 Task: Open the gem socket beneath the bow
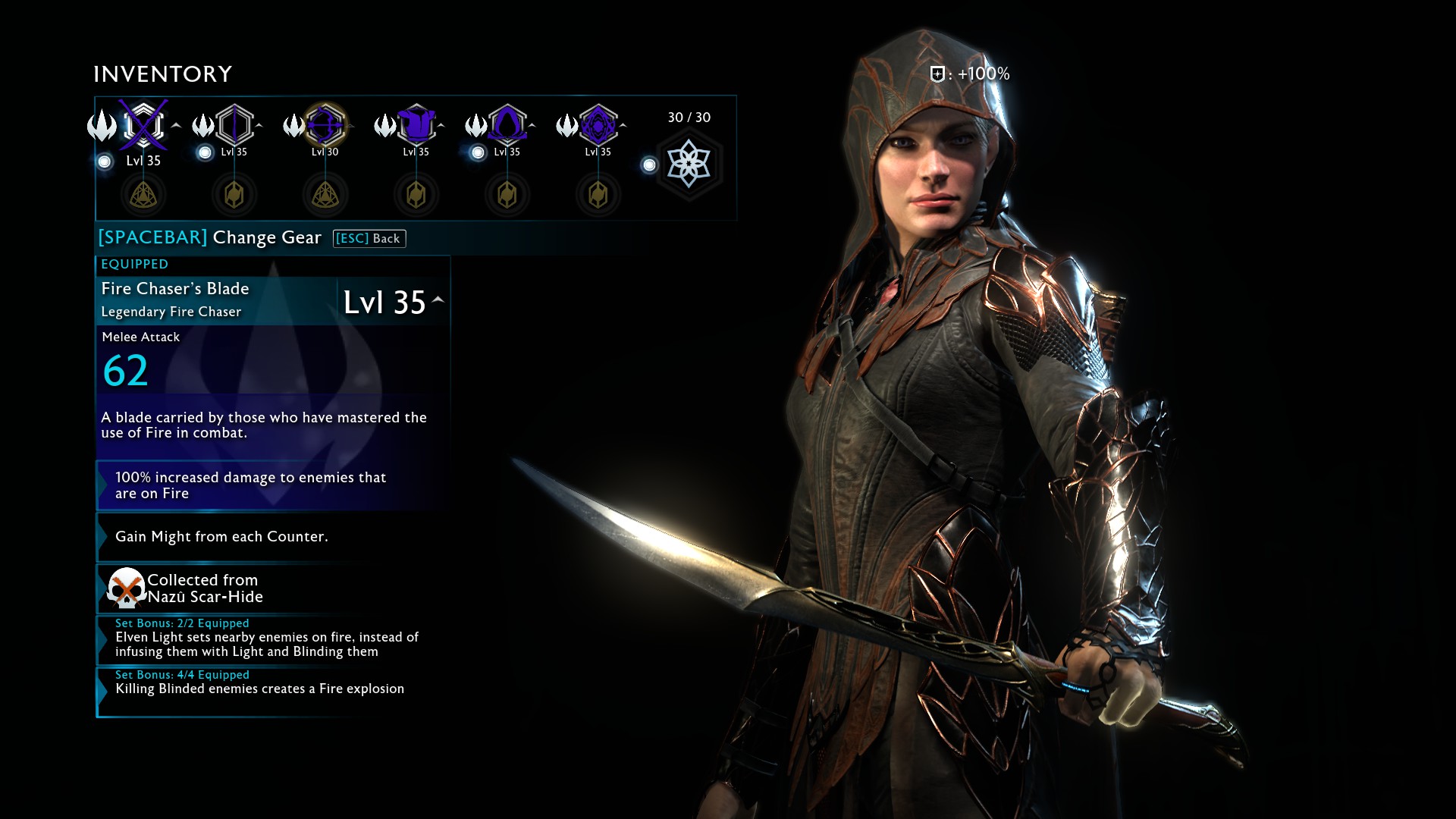pyautogui.click(x=325, y=195)
